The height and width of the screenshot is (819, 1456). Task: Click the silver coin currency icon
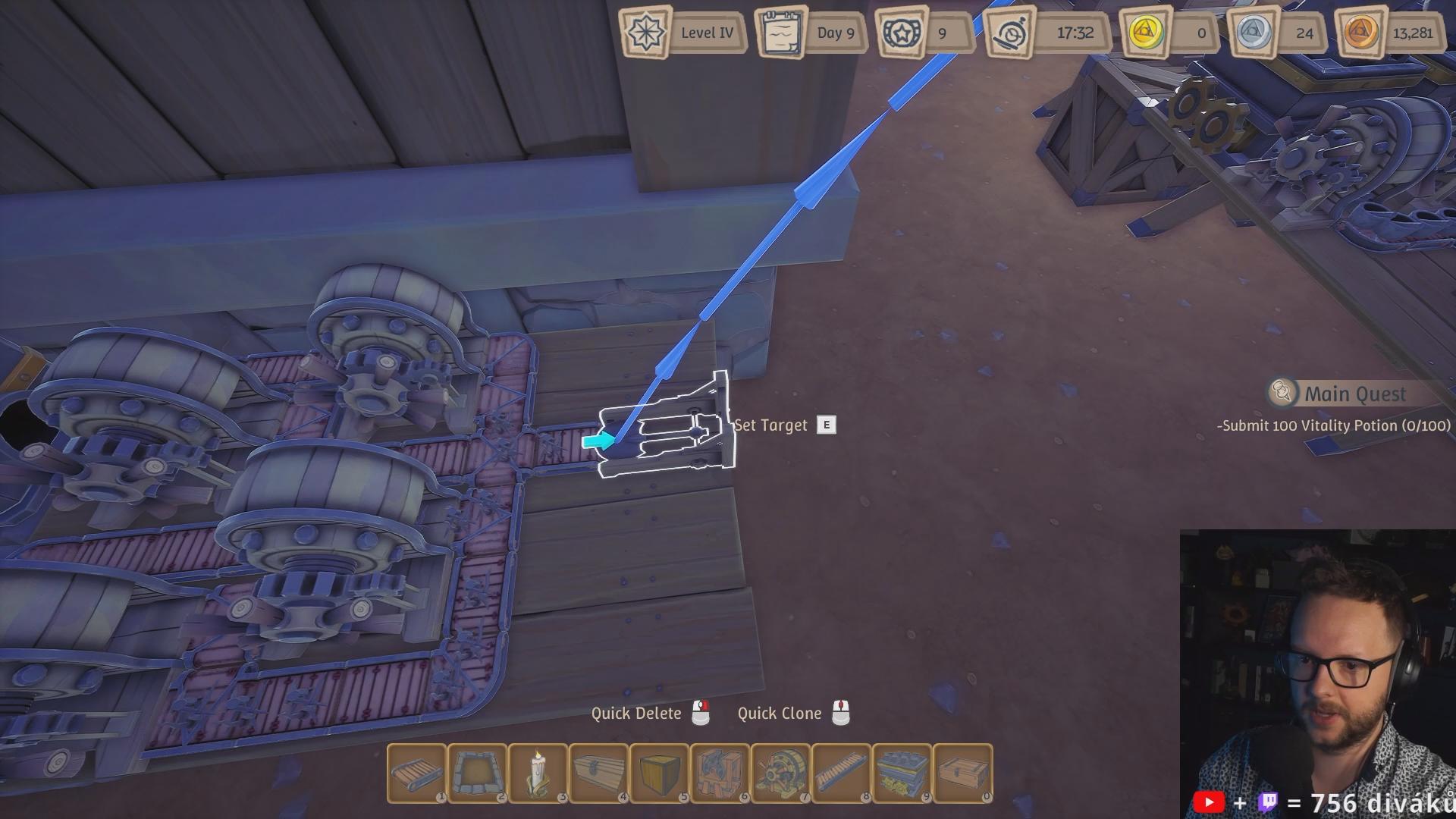click(1252, 33)
